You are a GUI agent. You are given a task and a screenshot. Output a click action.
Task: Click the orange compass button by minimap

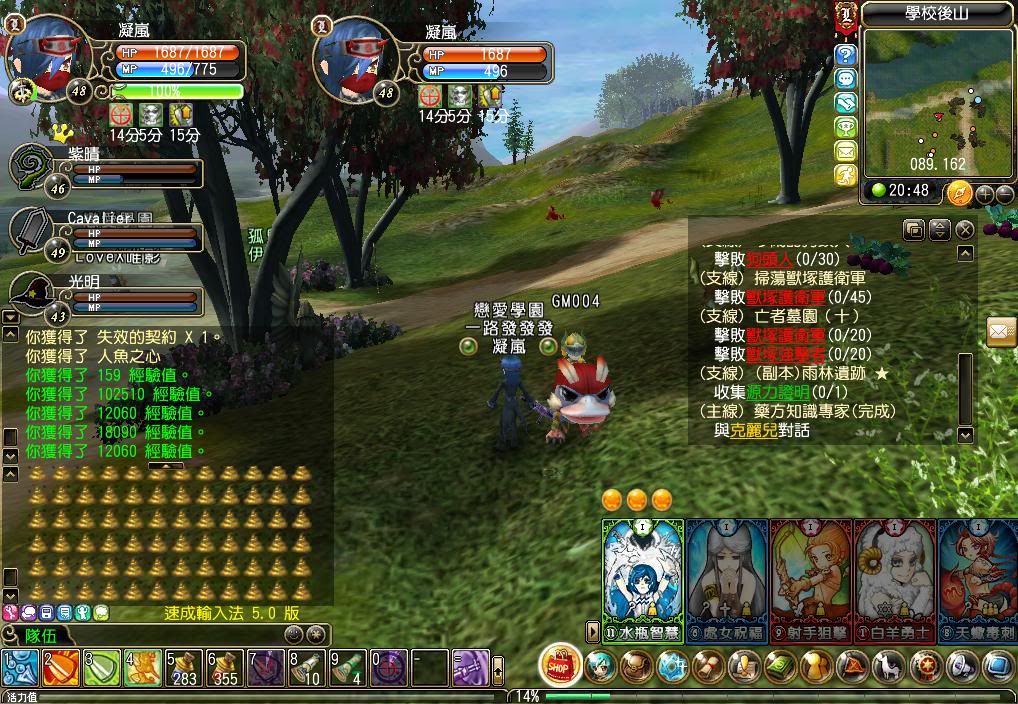point(959,192)
